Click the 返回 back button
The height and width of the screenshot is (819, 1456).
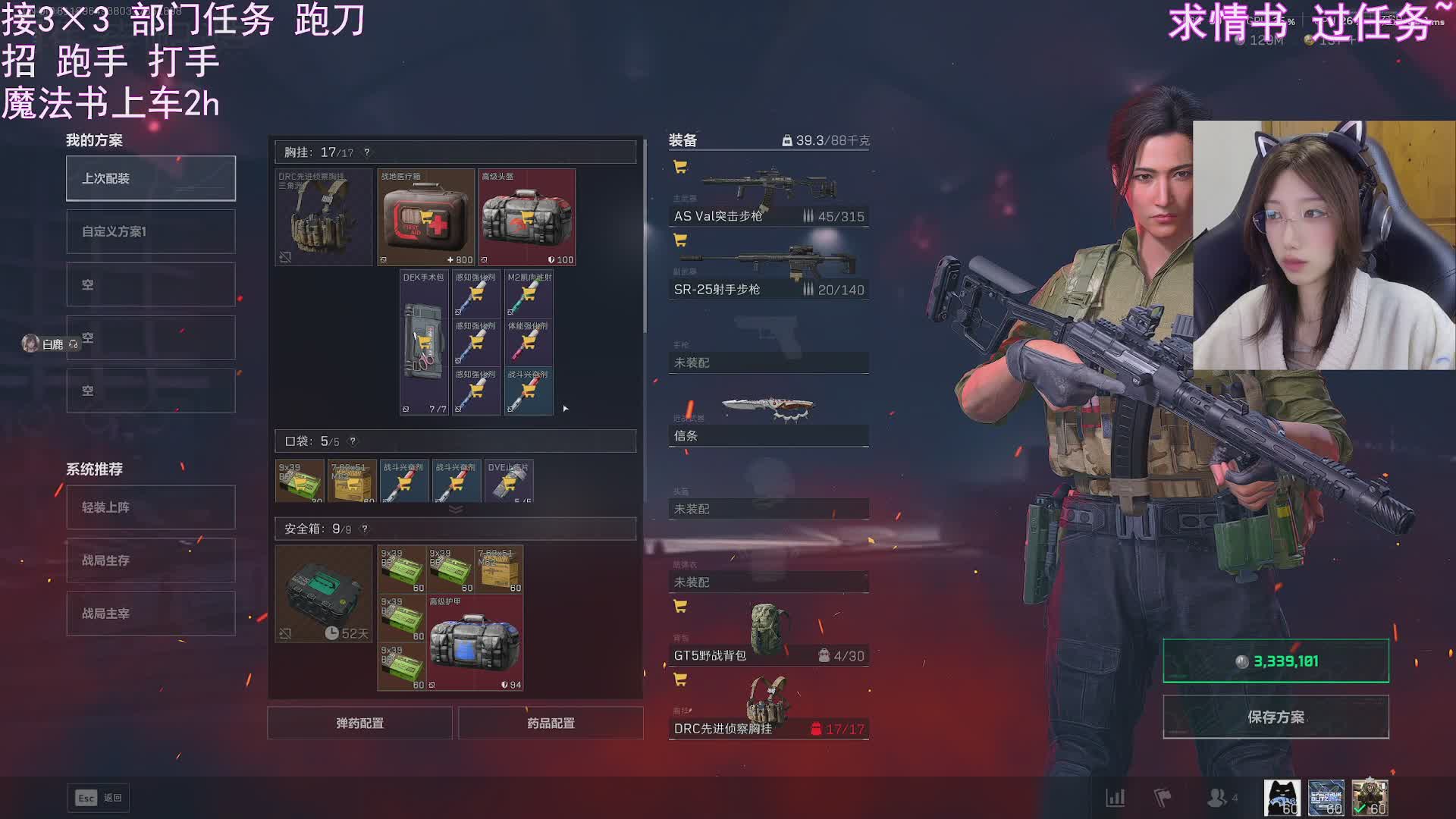coord(99,798)
